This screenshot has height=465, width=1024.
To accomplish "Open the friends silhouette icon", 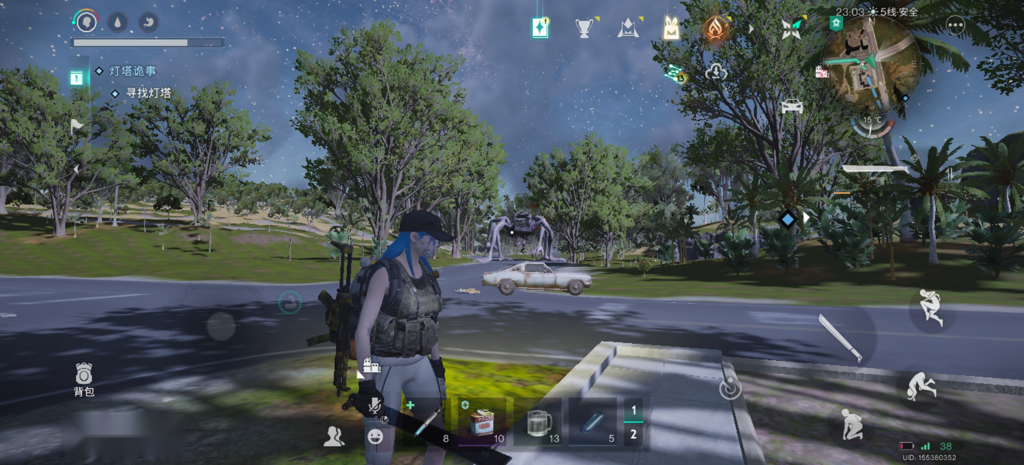I will click(333, 436).
